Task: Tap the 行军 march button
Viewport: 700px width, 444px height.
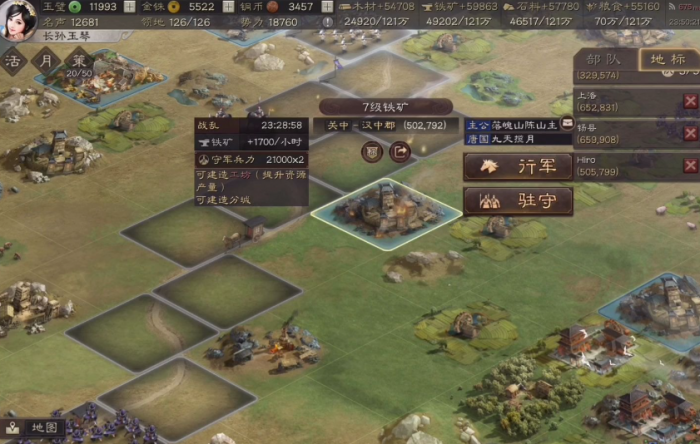Action: 518,166
